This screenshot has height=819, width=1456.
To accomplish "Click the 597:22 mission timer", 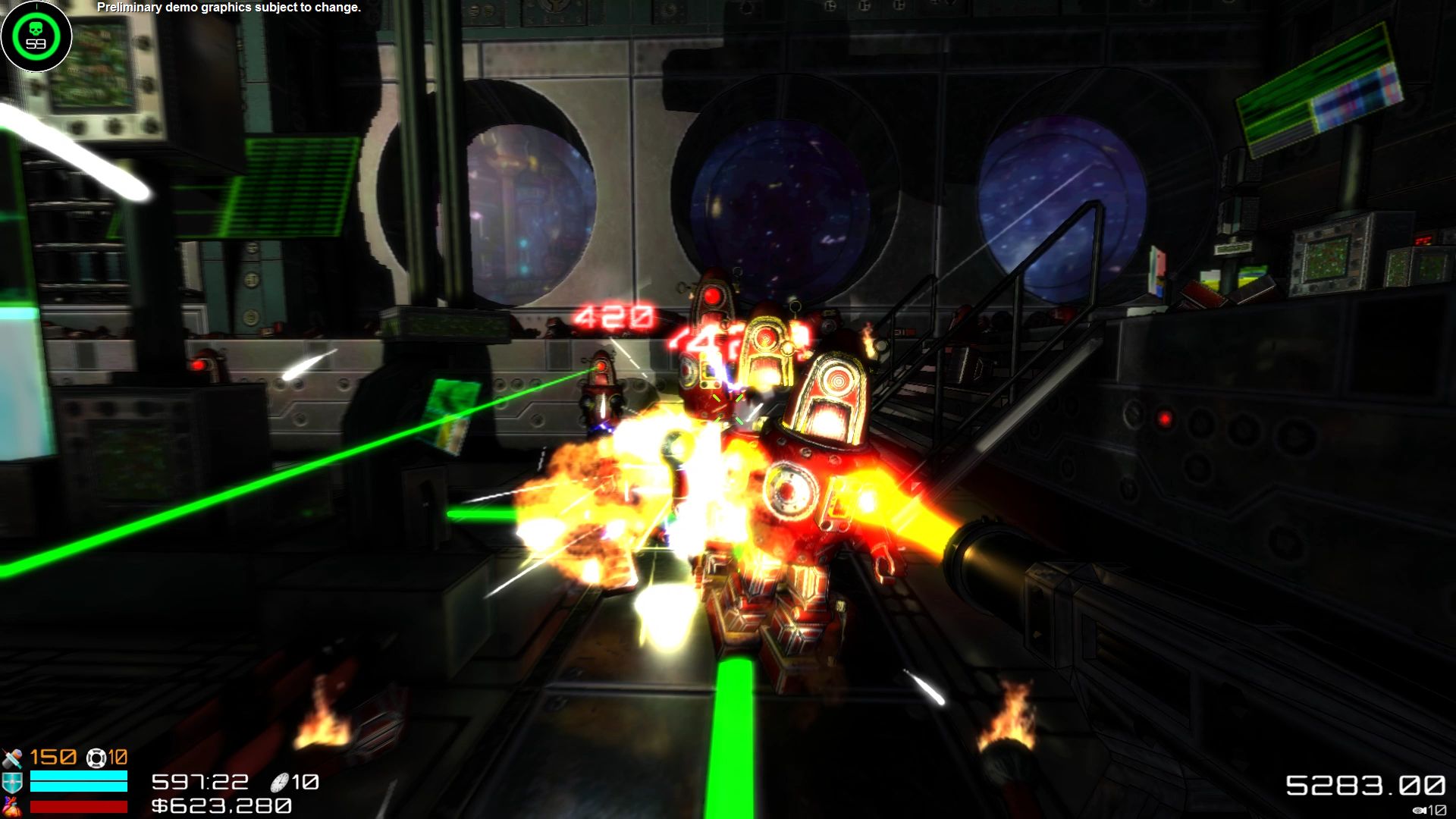I will (201, 782).
